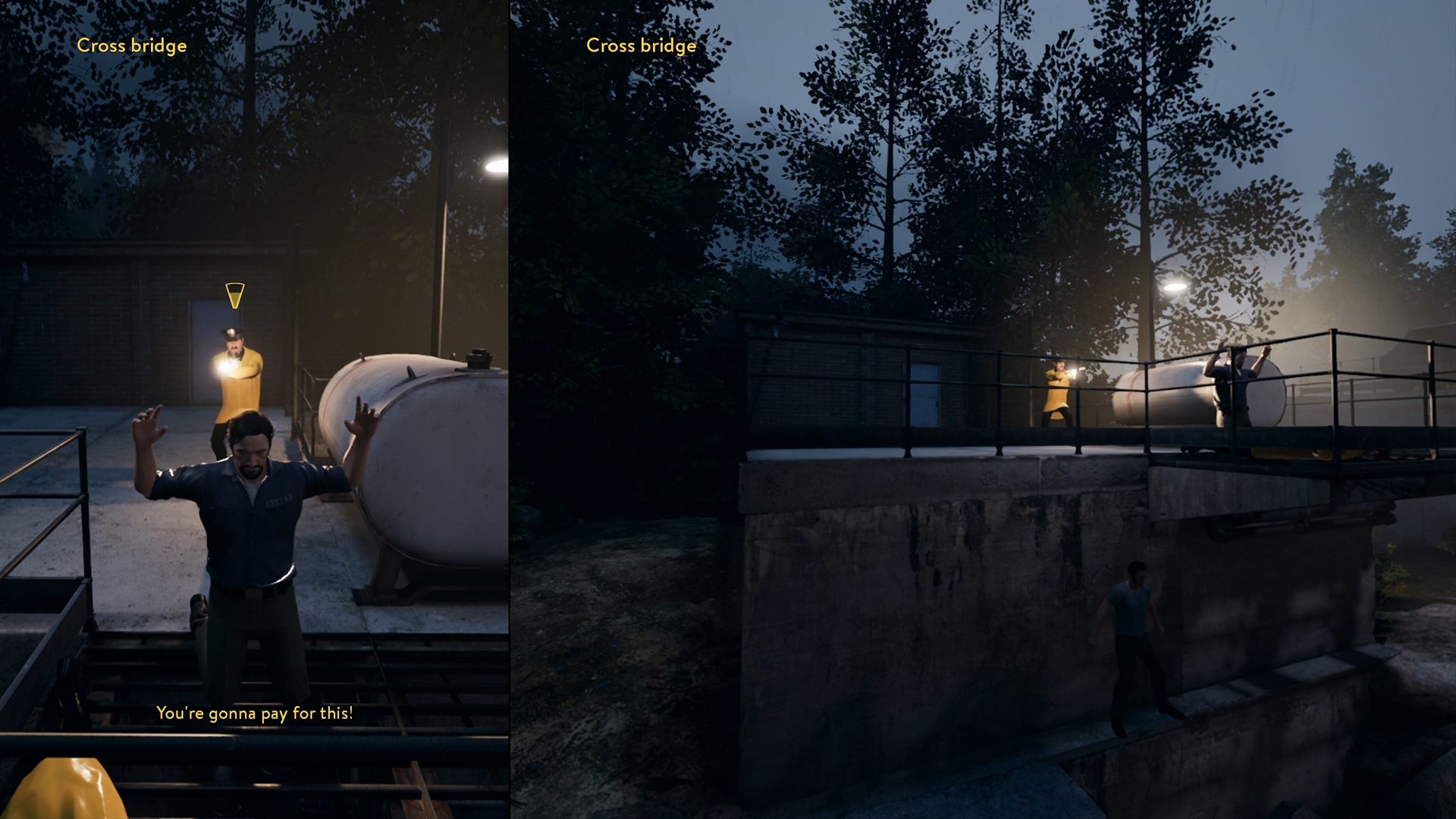Click the yellow marker above the guard
The height and width of the screenshot is (819, 1456).
point(235,295)
